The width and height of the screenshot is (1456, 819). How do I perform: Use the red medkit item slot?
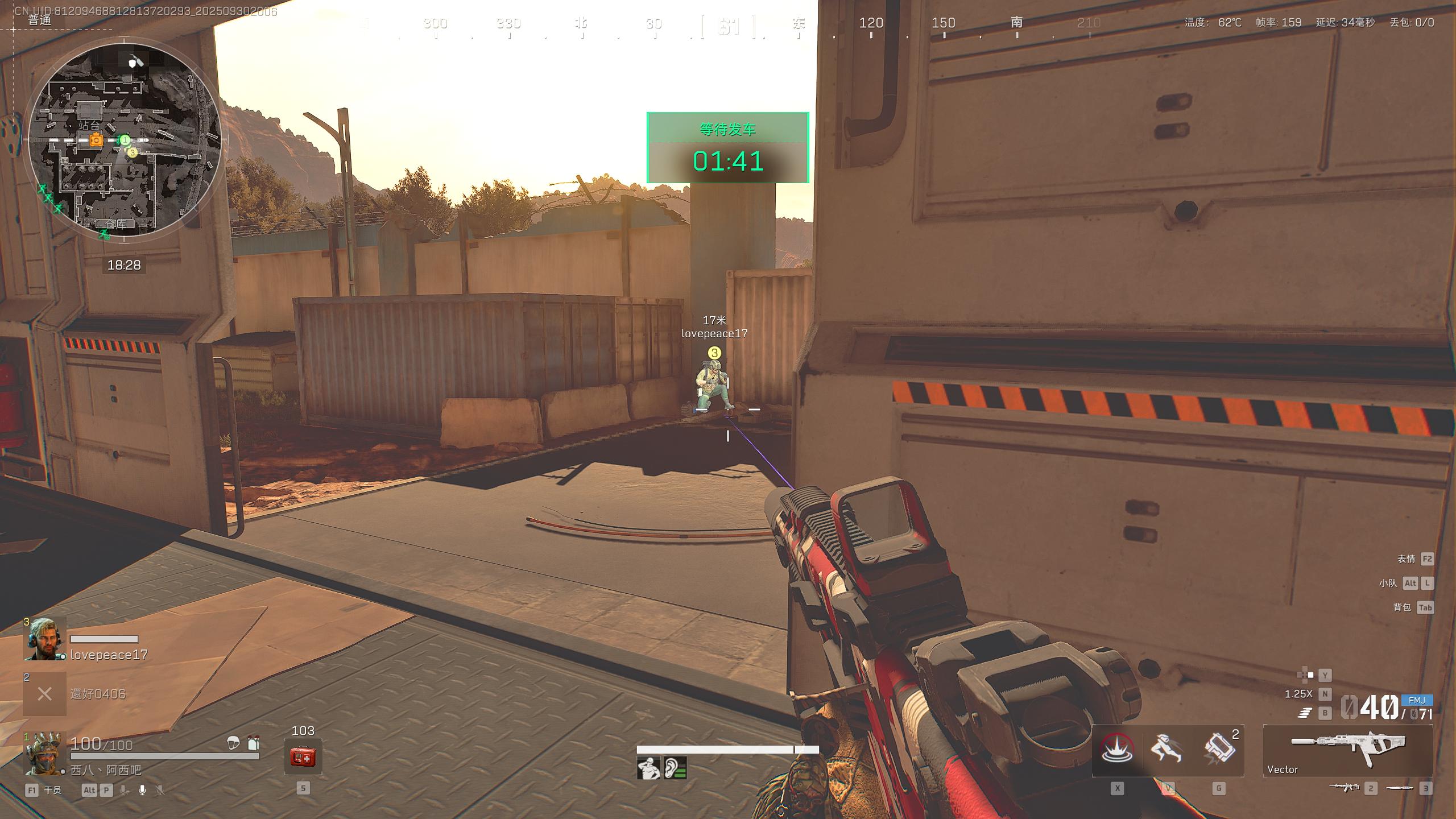303,756
